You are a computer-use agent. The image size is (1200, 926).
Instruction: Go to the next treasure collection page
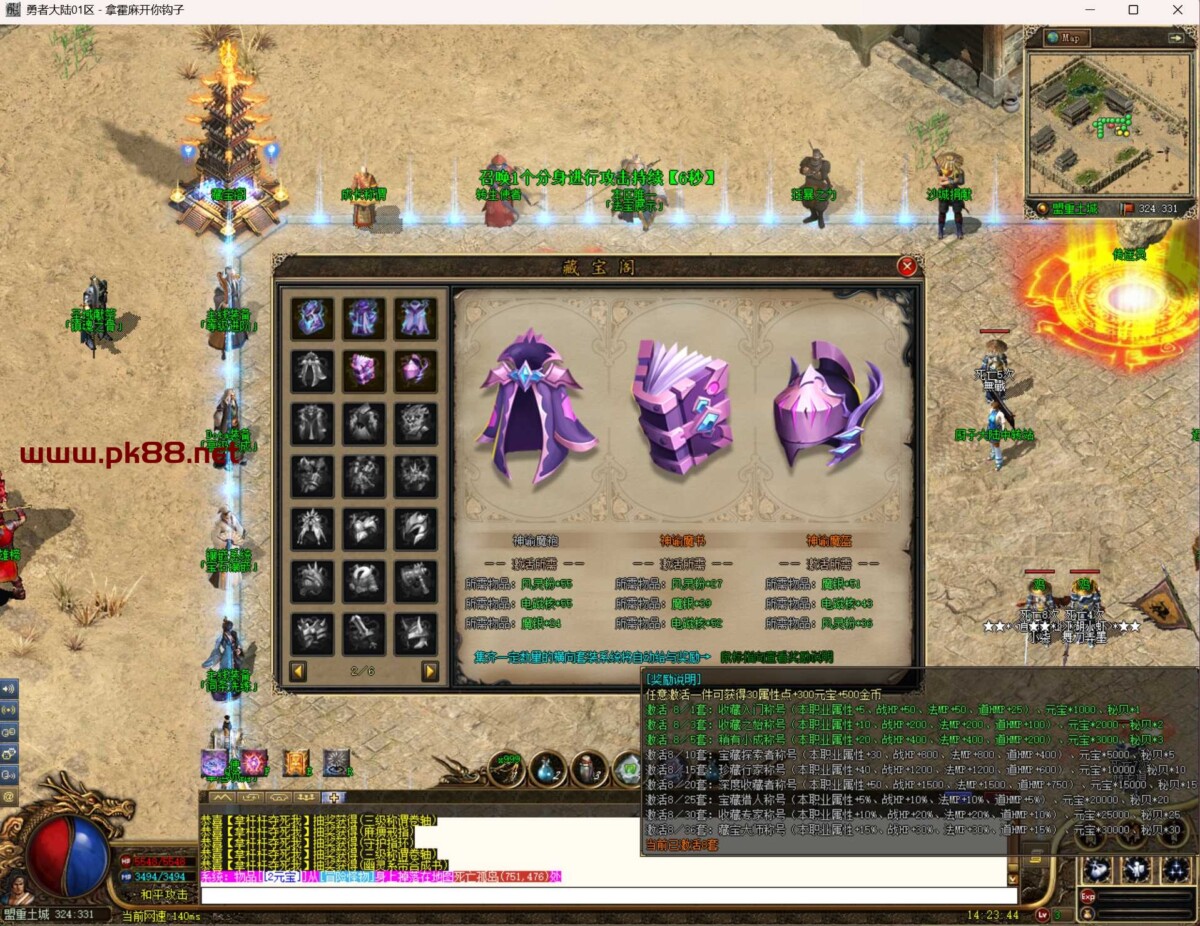[430, 671]
